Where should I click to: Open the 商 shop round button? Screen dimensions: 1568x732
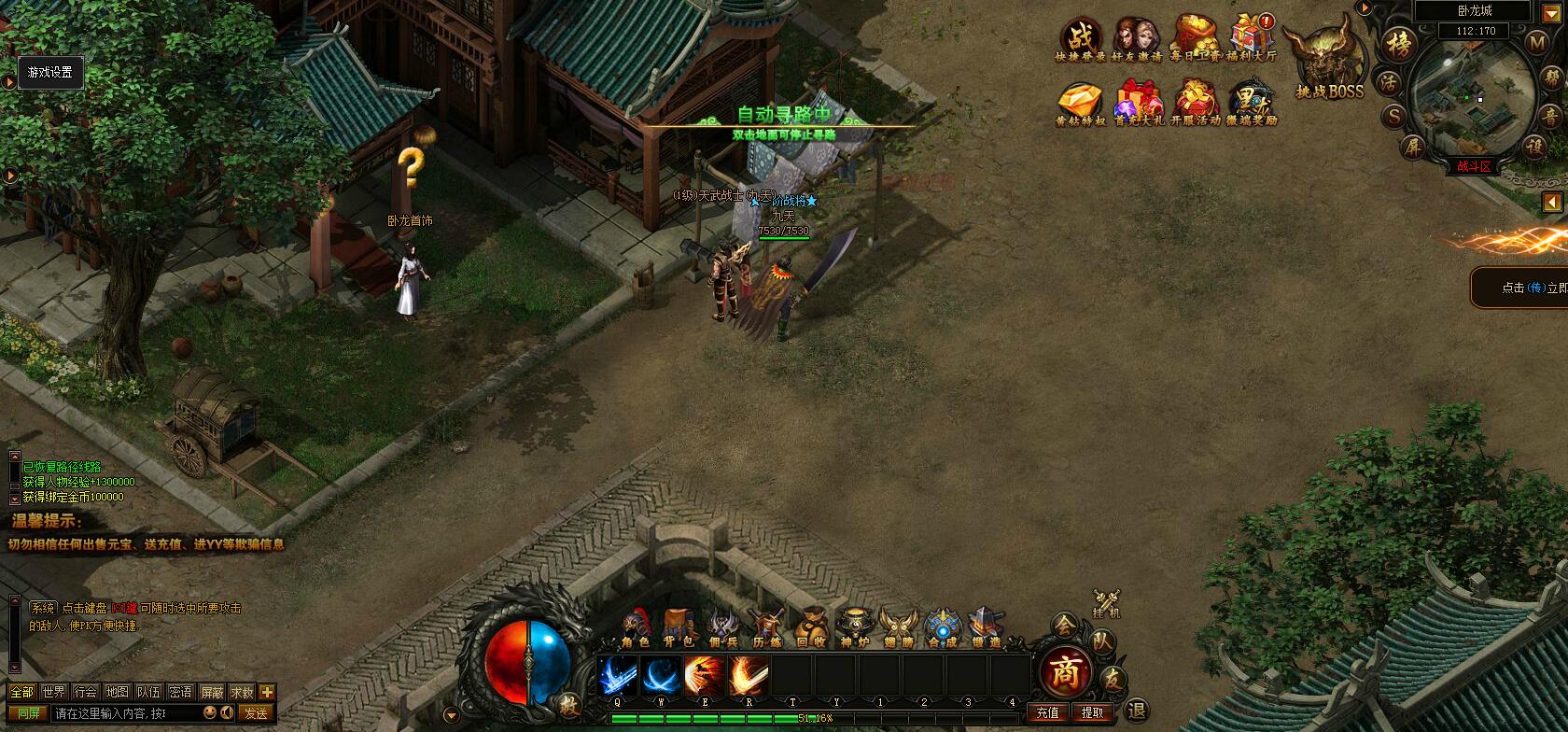coord(1064,671)
